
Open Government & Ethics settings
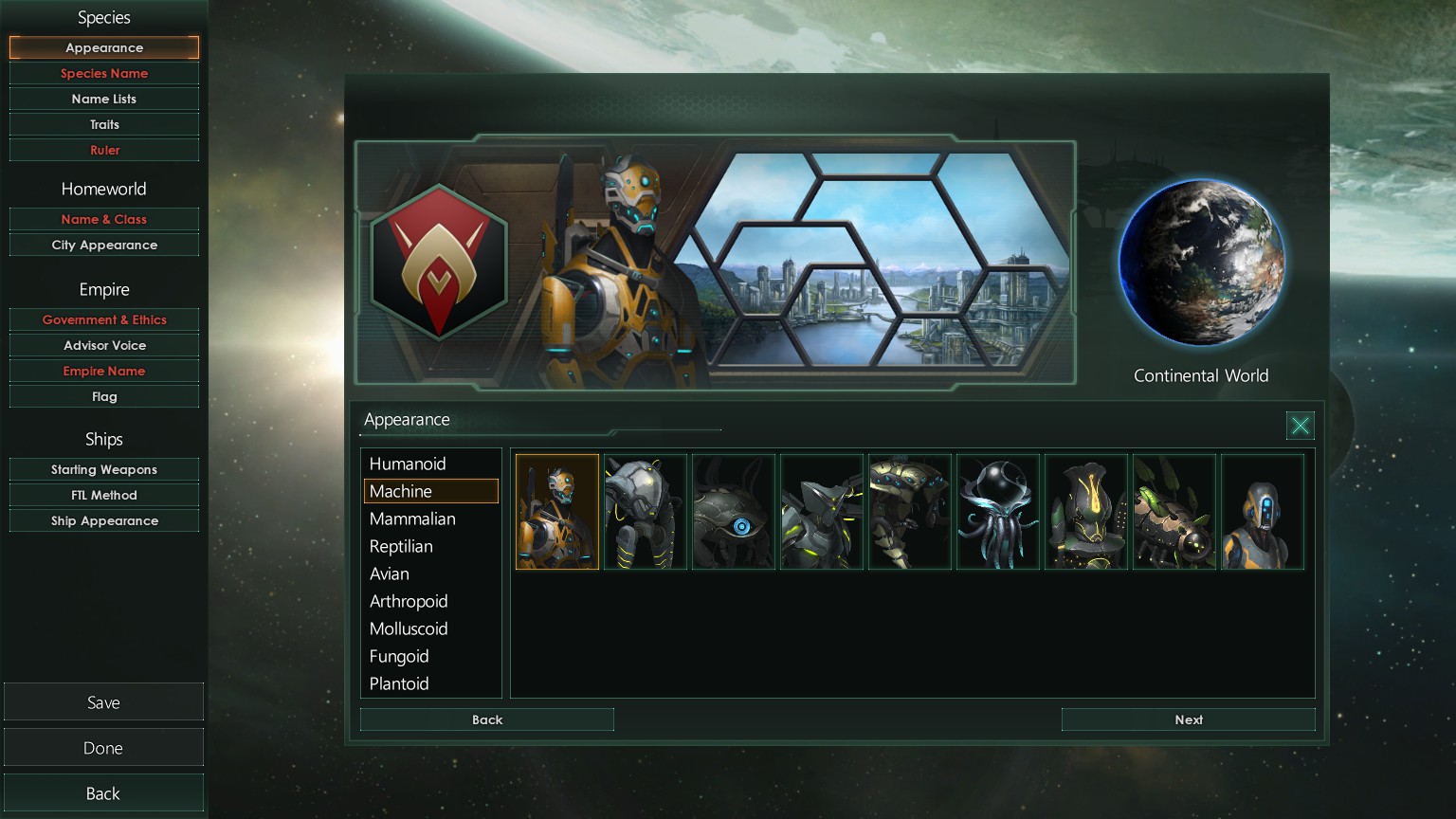104,319
